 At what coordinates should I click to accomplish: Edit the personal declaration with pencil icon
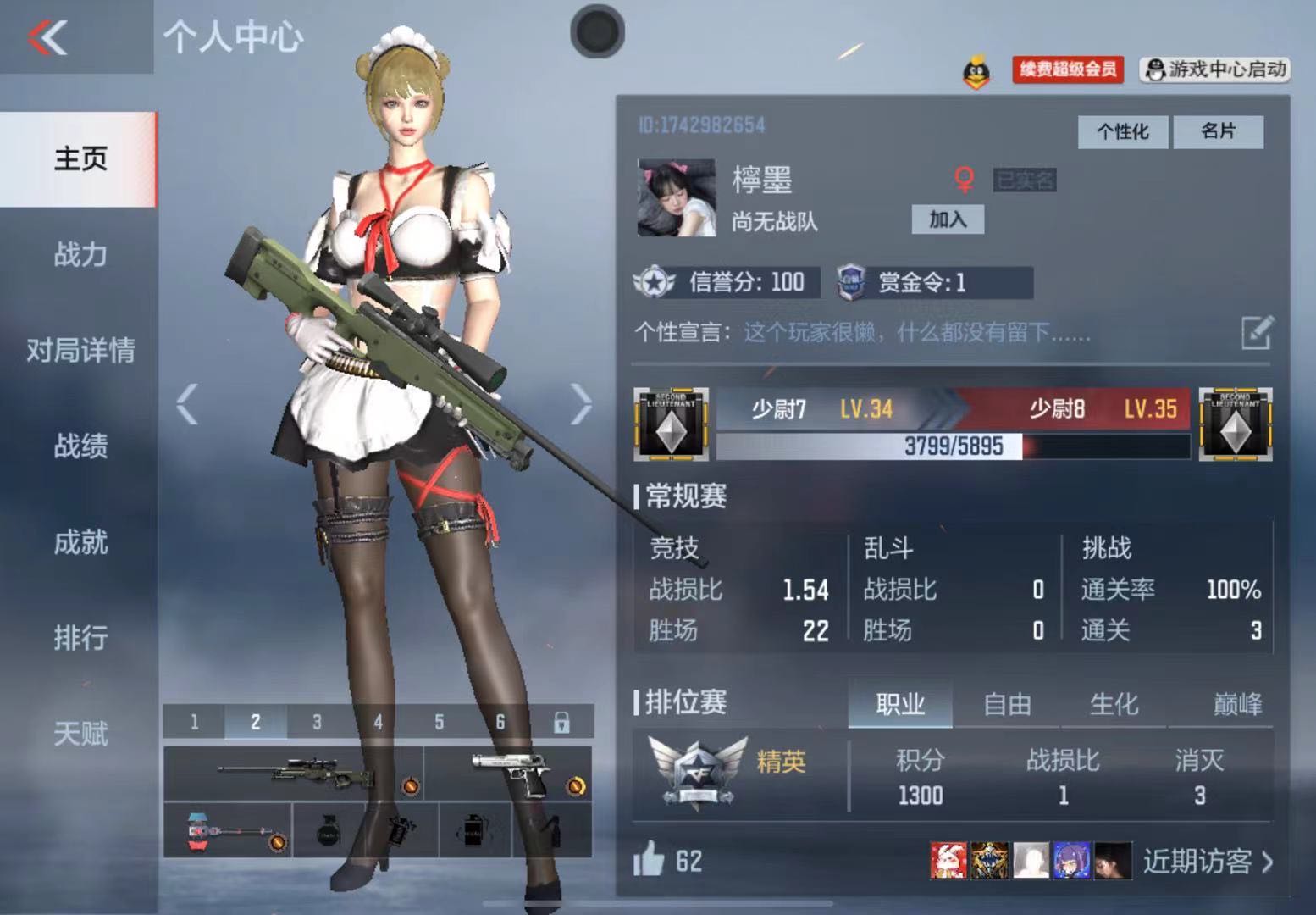(1257, 332)
